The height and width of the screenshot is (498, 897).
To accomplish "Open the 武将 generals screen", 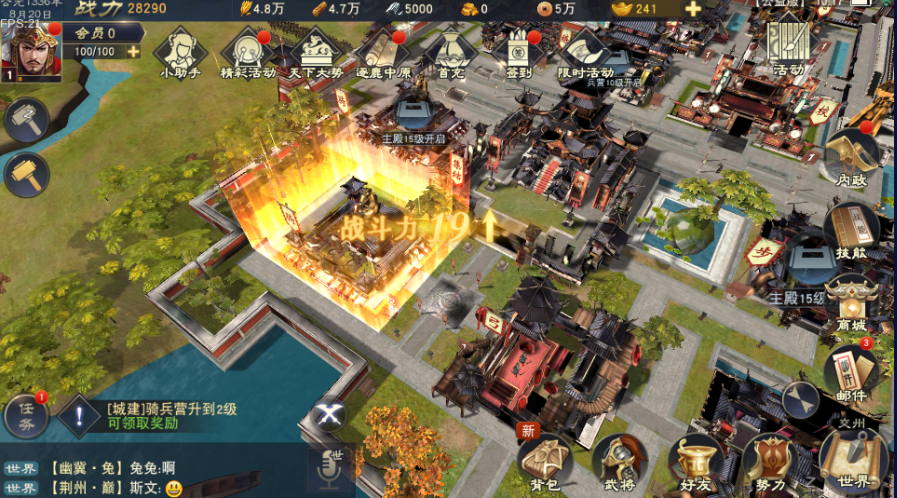I will tap(619, 462).
